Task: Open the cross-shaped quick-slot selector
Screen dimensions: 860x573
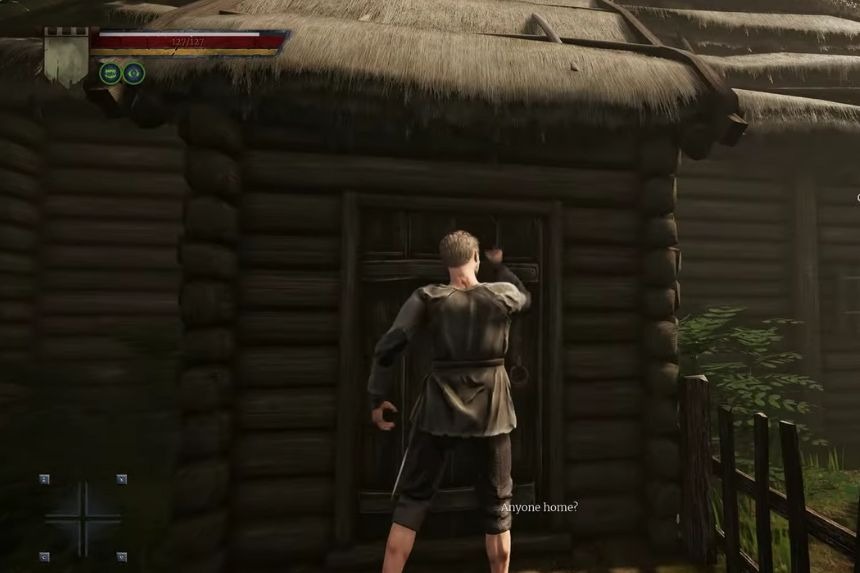Action: (82, 517)
